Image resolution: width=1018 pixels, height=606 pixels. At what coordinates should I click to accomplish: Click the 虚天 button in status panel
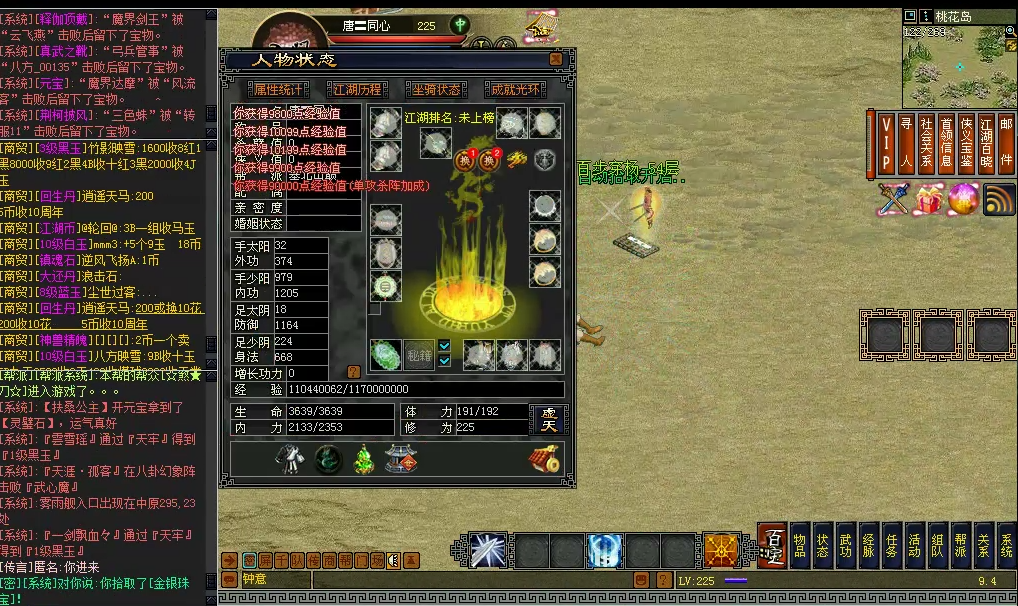coord(548,420)
